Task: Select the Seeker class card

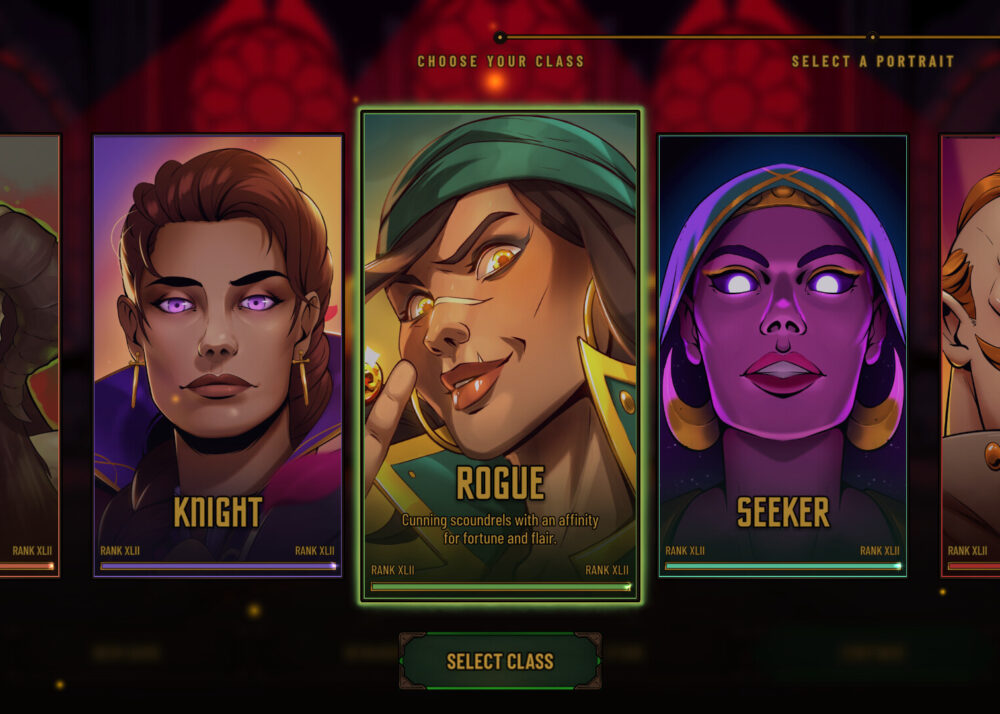Action: point(782,355)
